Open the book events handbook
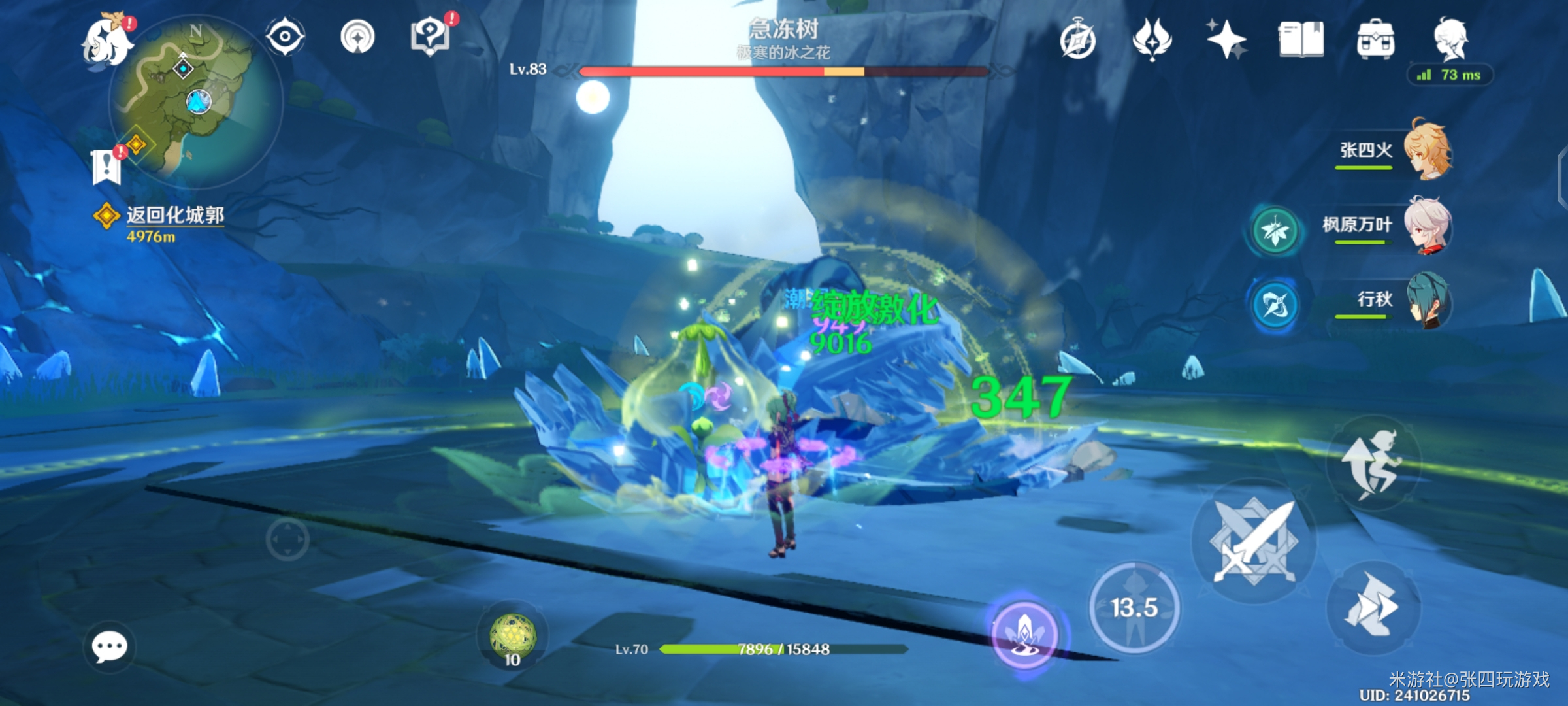 (x=1301, y=39)
